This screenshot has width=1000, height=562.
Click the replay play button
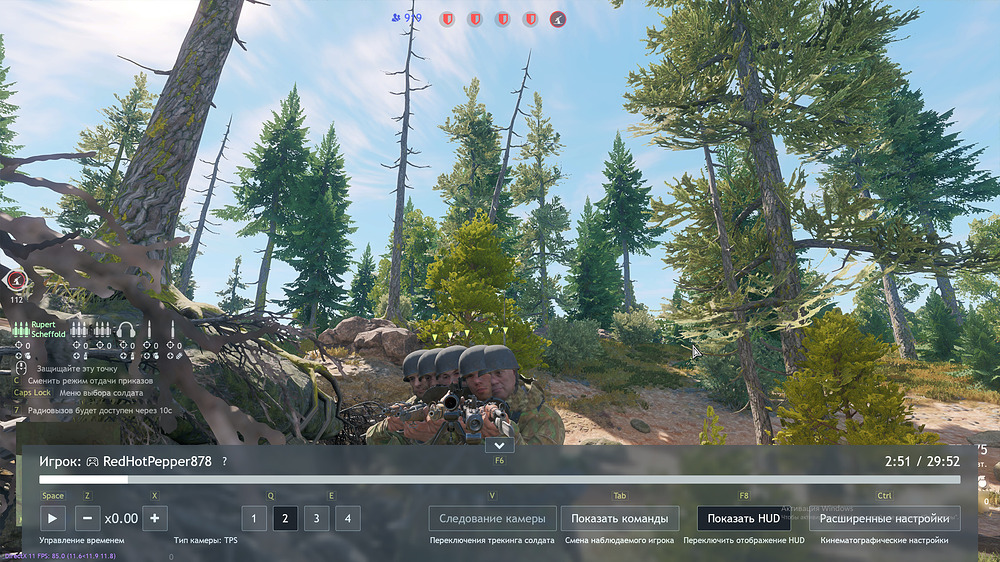(52, 518)
